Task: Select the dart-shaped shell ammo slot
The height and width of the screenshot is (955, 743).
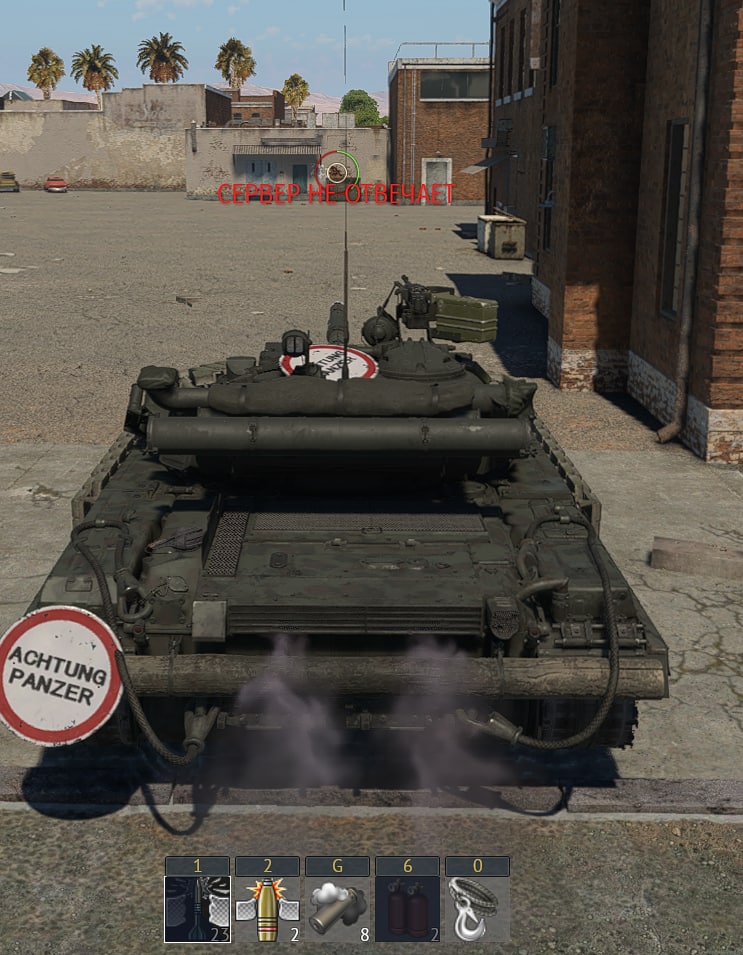Action: 197,909
